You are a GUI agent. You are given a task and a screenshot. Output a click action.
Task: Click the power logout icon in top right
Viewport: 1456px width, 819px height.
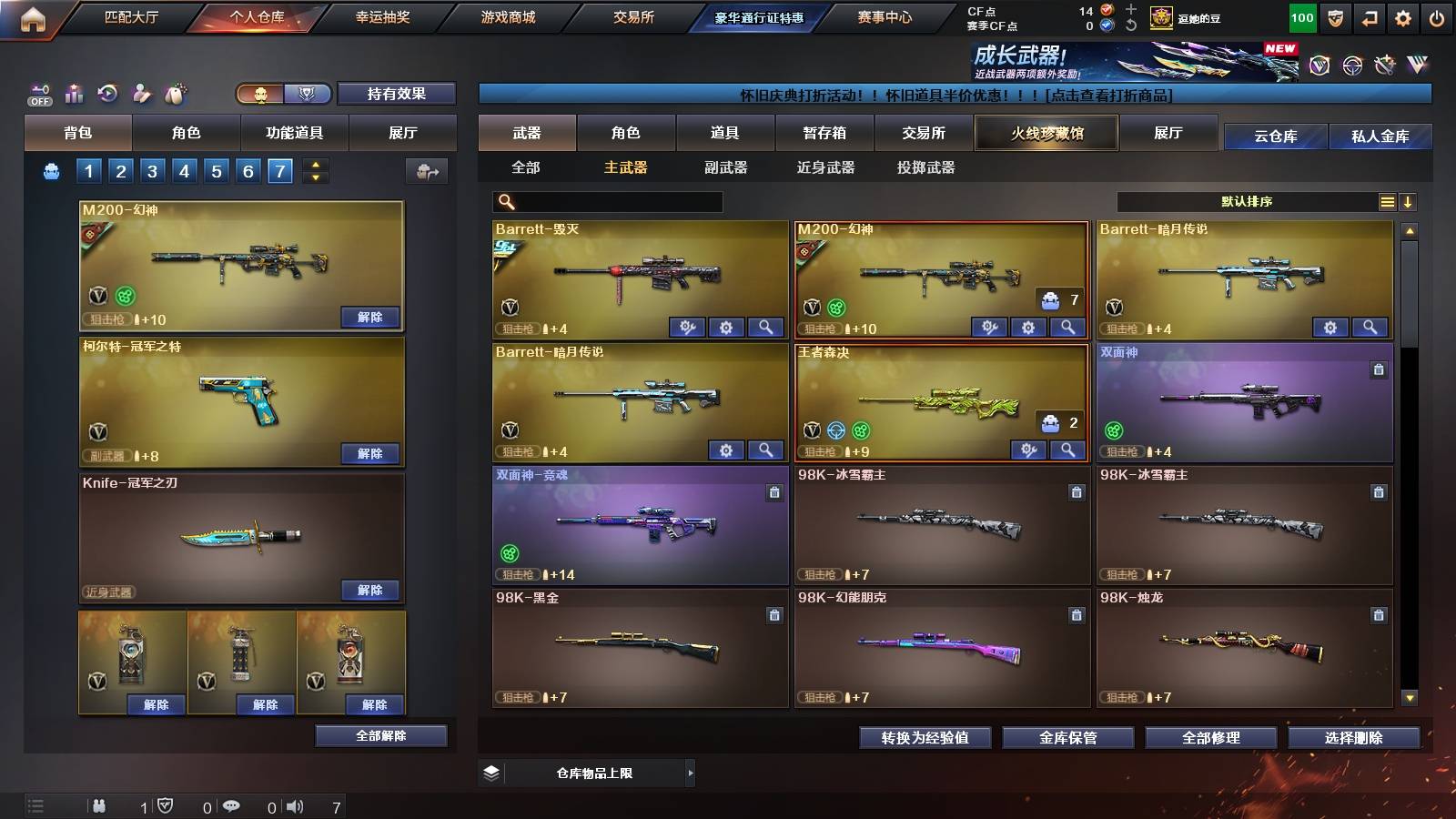tap(1436, 17)
